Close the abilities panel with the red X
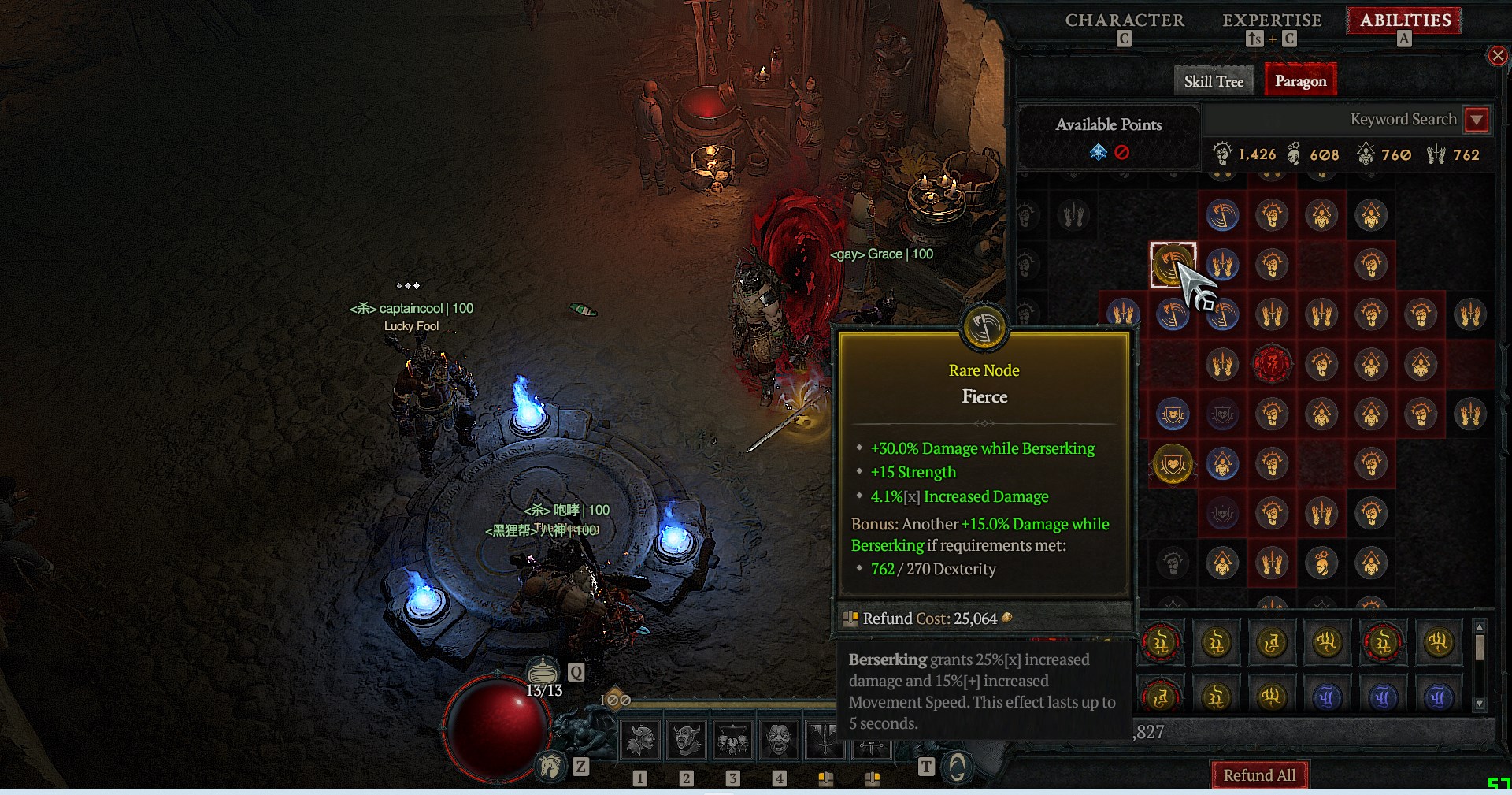 pyautogui.click(x=1497, y=56)
